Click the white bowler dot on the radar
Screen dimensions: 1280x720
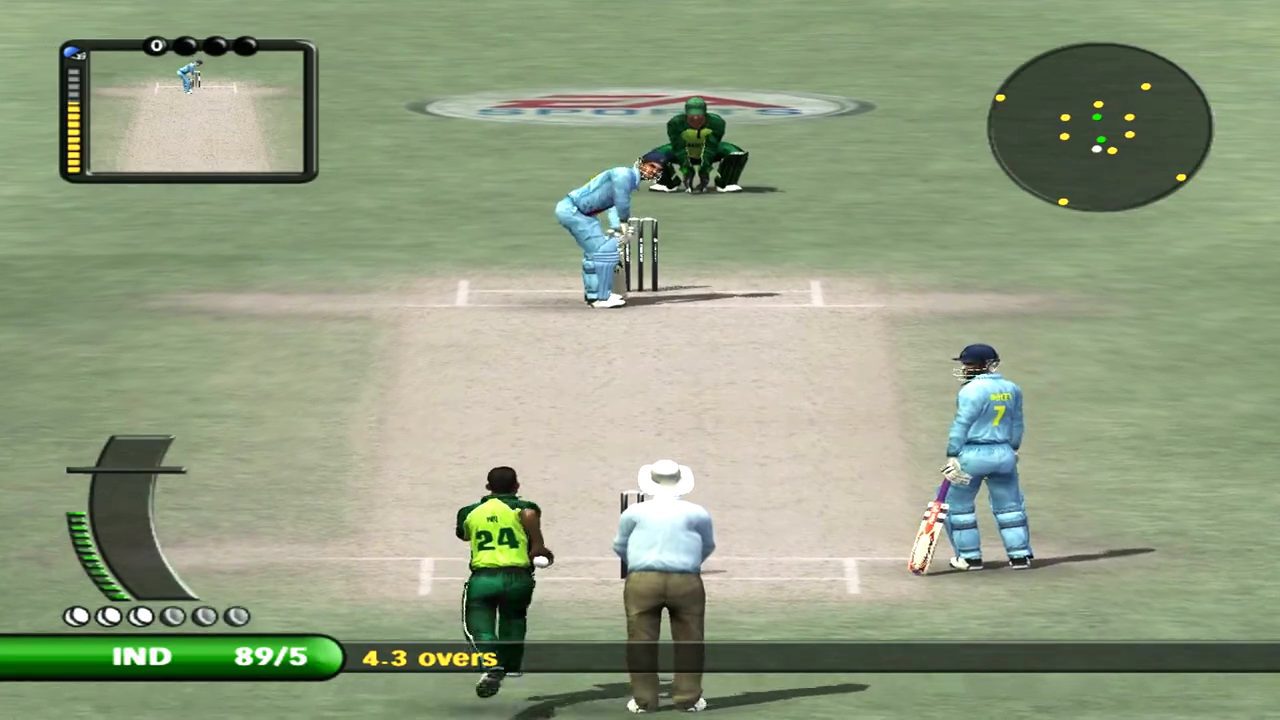(x=1096, y=149)
